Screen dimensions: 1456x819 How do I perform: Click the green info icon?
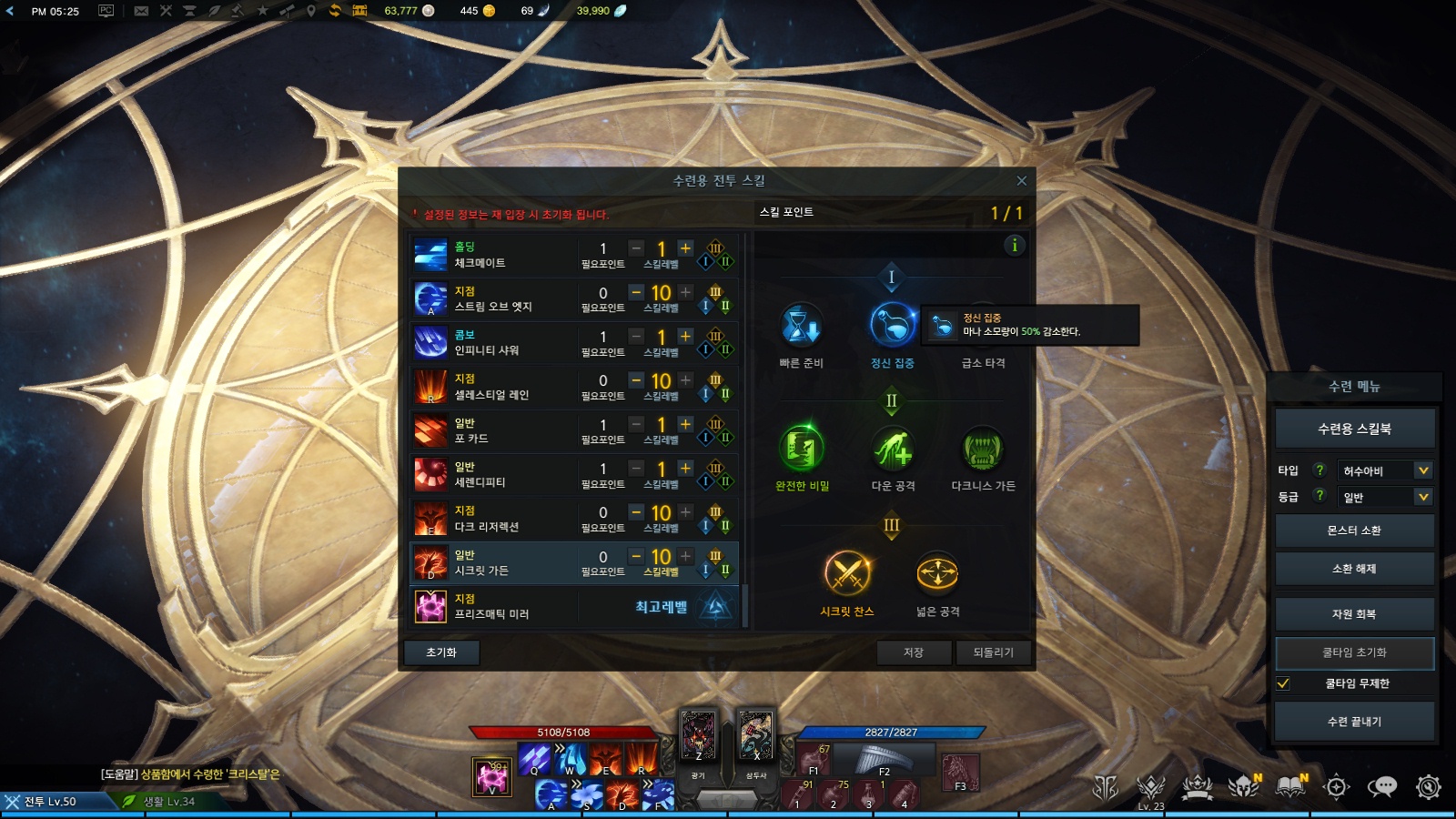[x=1014, y=245]
